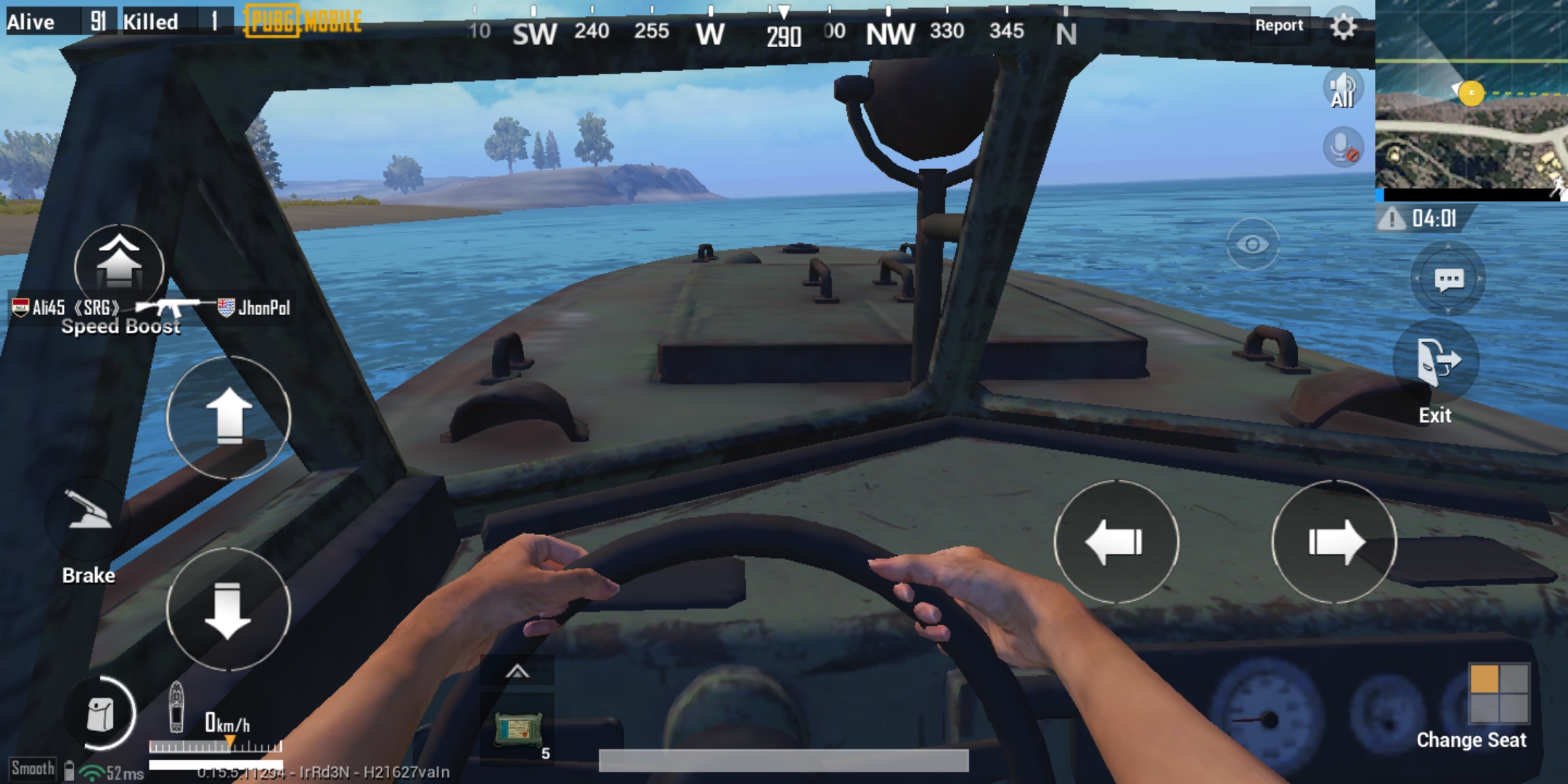Toggle the All speaker voice channel
This screenshot has width=1568, height=784.
coord(1342,90)
